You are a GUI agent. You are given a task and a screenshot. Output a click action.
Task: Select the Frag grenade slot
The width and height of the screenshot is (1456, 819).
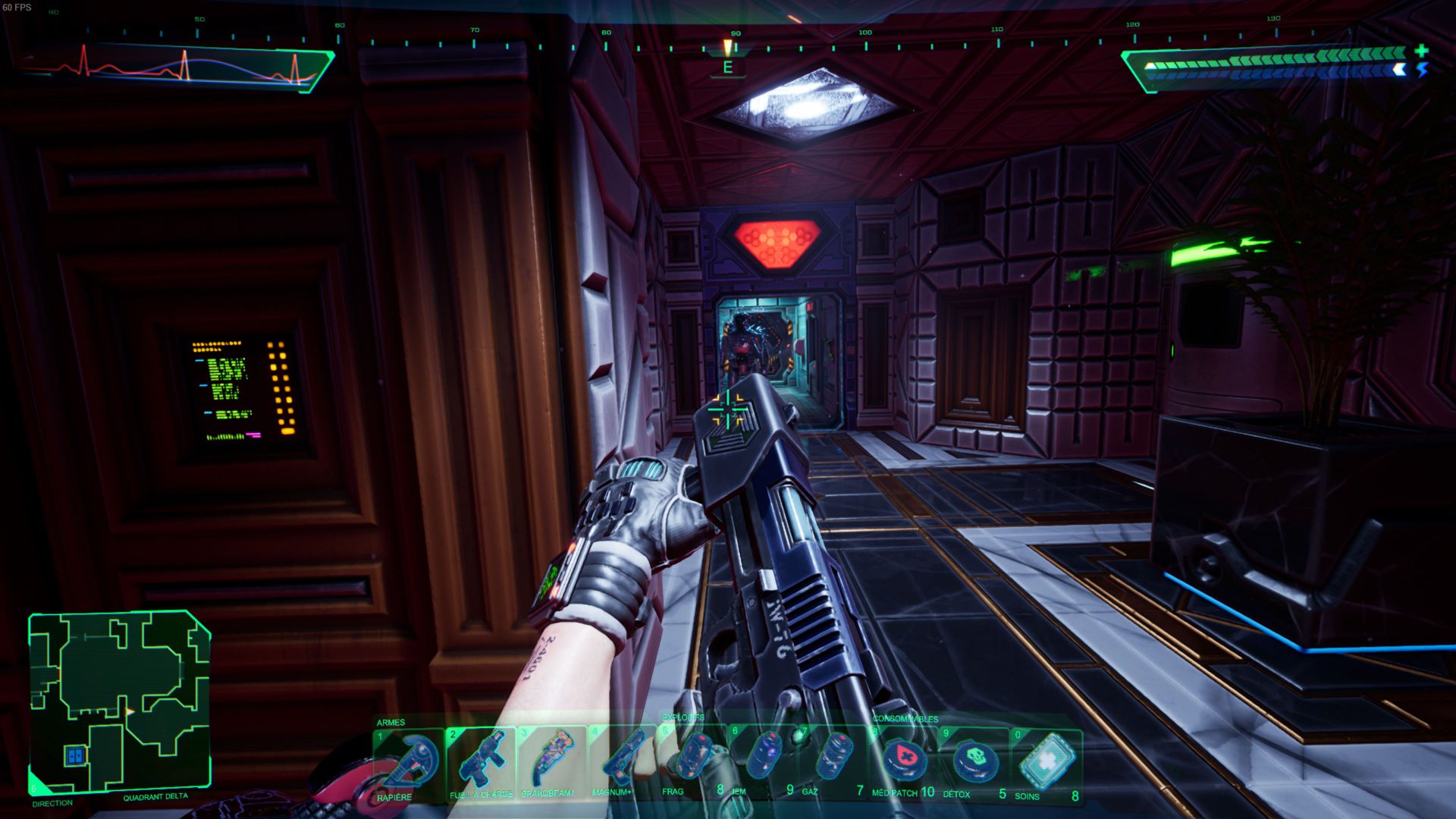coord(692,763)
